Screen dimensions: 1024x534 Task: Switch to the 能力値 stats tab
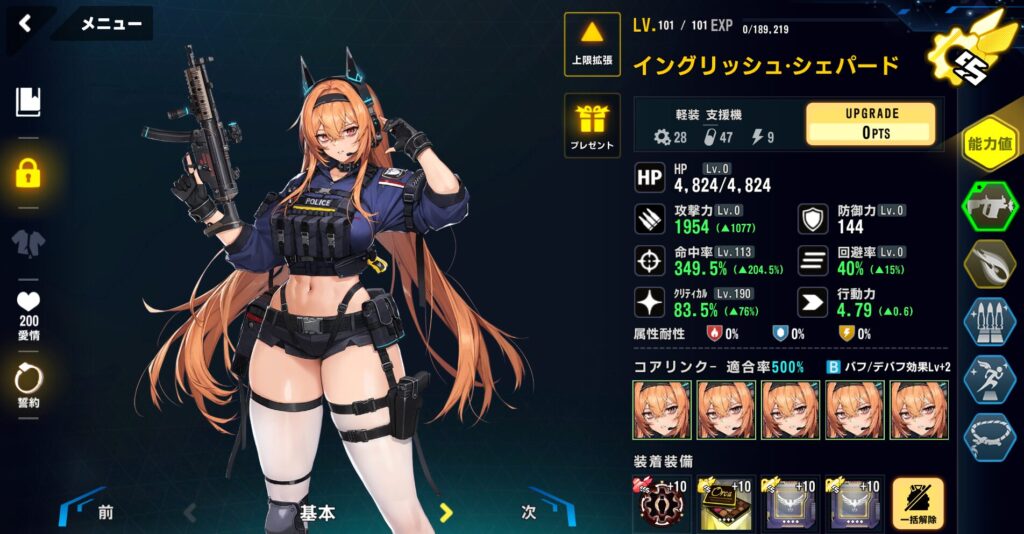click(x=989, y=145)
